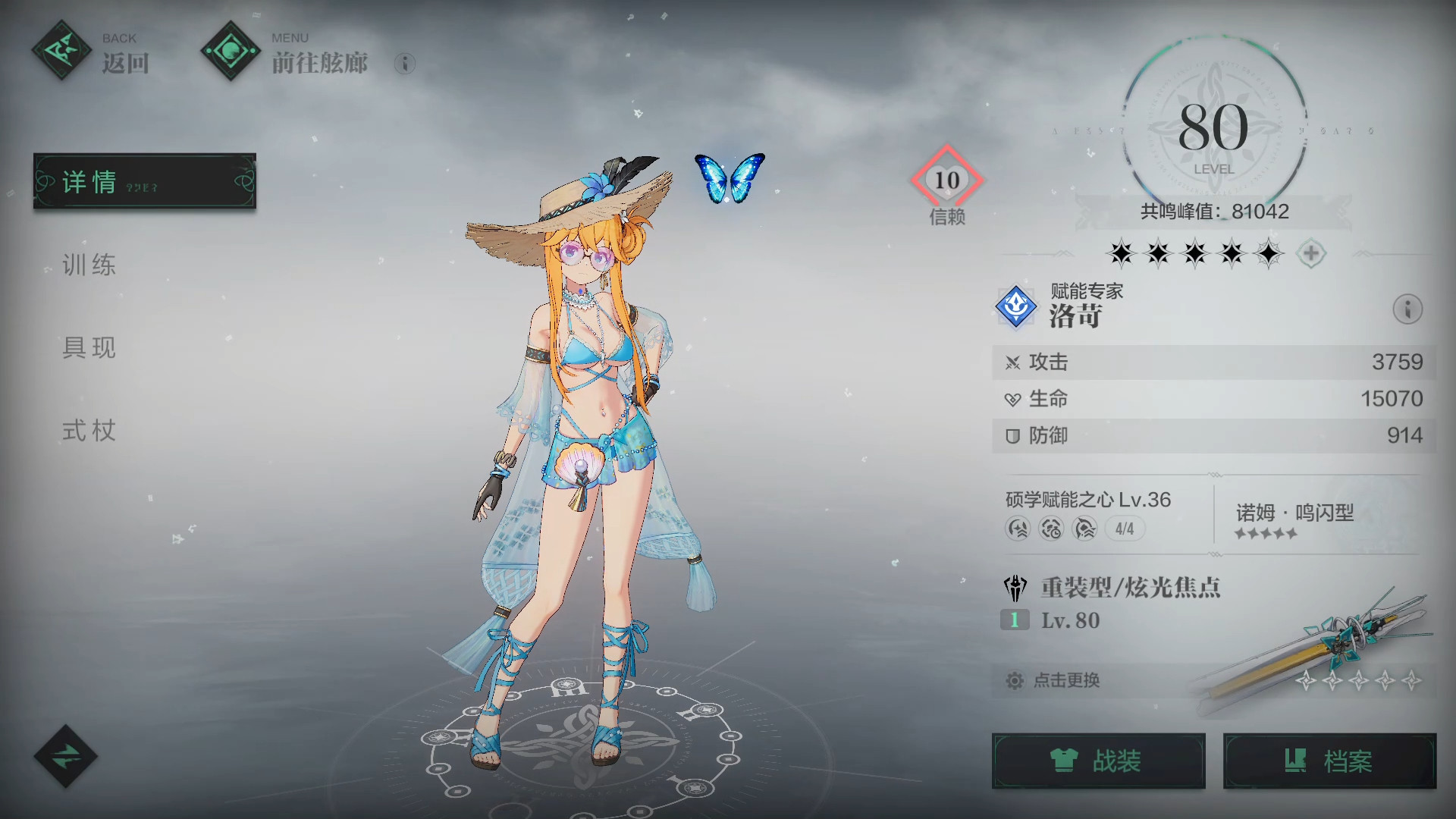Open the level 80 emblem
This screenshot has height=819, width=1456.
click(1213, 129)
